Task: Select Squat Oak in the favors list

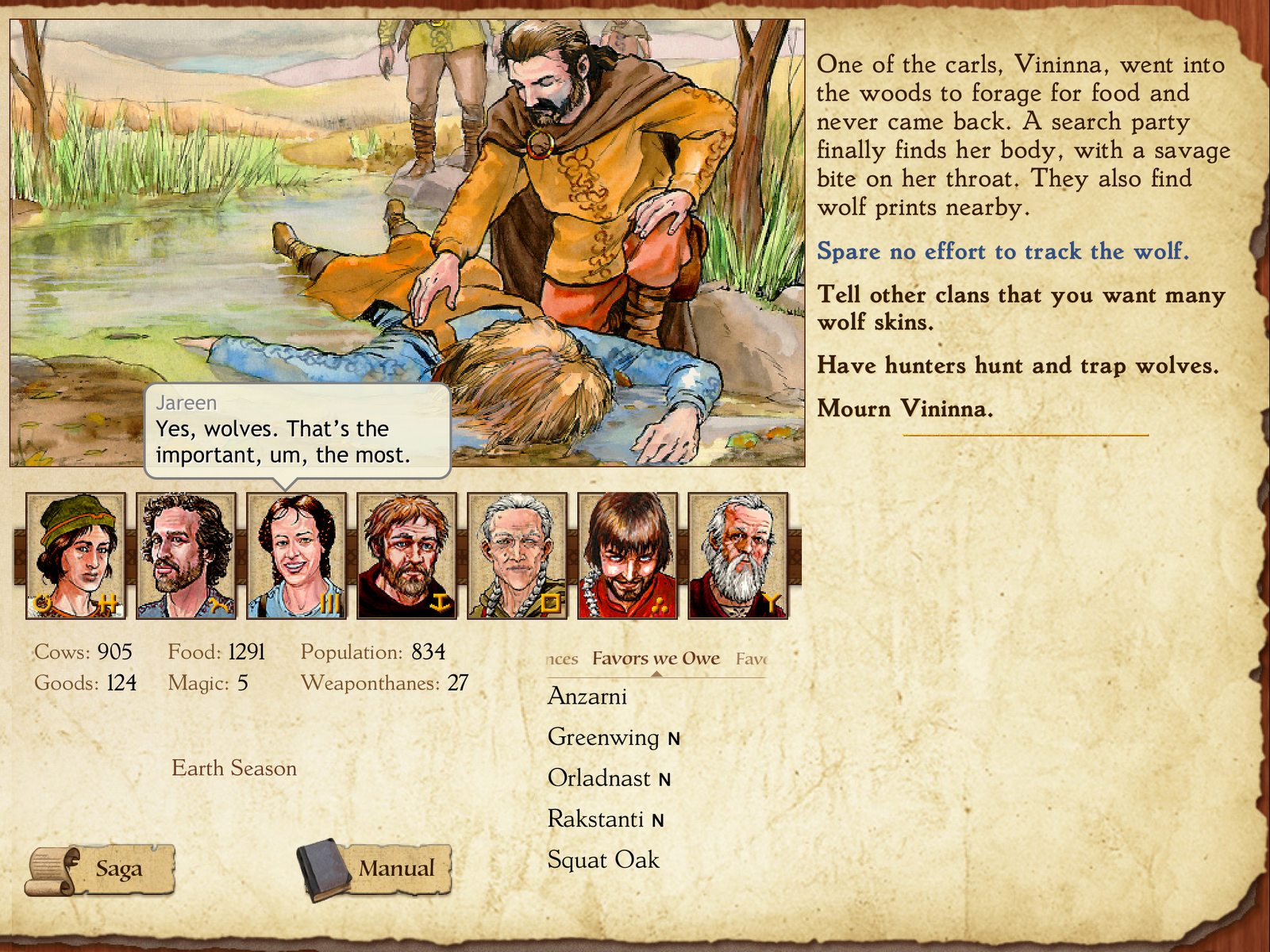Action: [x=603, y=859]
